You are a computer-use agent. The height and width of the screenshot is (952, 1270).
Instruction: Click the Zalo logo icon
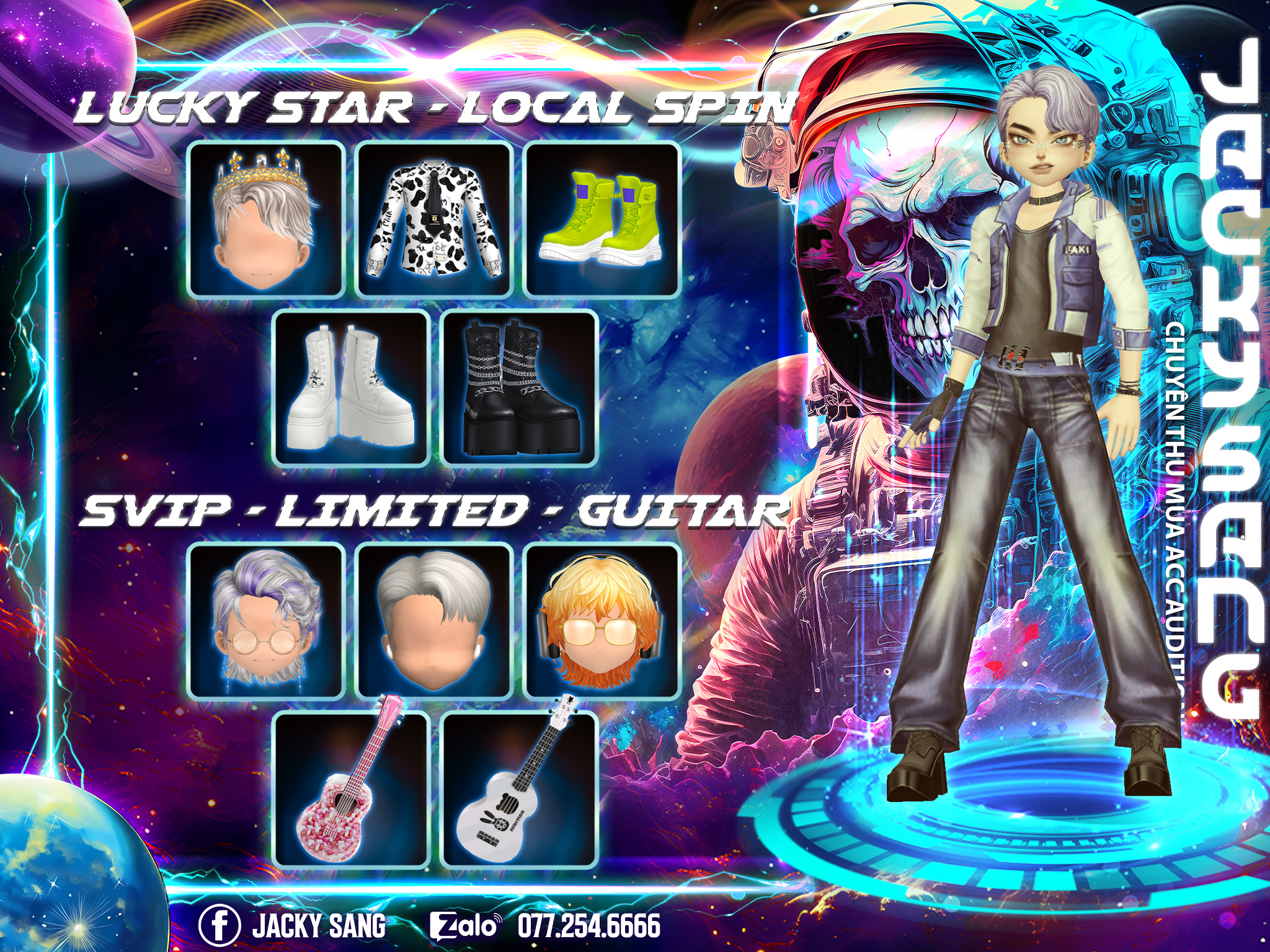tap(464, 926)
